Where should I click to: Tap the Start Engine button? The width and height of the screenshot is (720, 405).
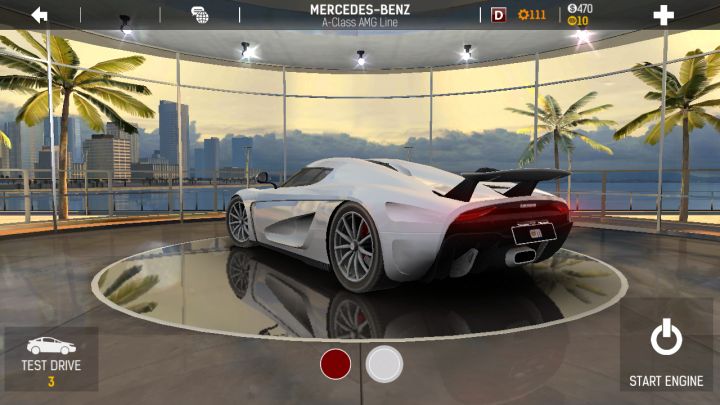click(x=666, y=352)
